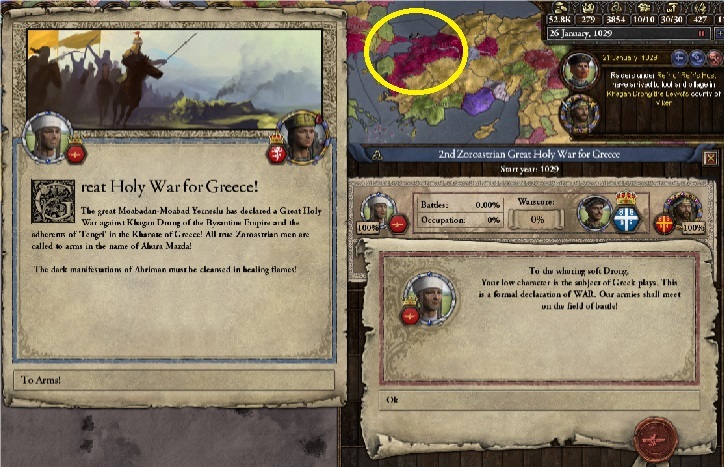The image size is (724, 467).
Task: Select the crowned bearded ruler portrait below the raider
Action: click(x=580, y=110)
